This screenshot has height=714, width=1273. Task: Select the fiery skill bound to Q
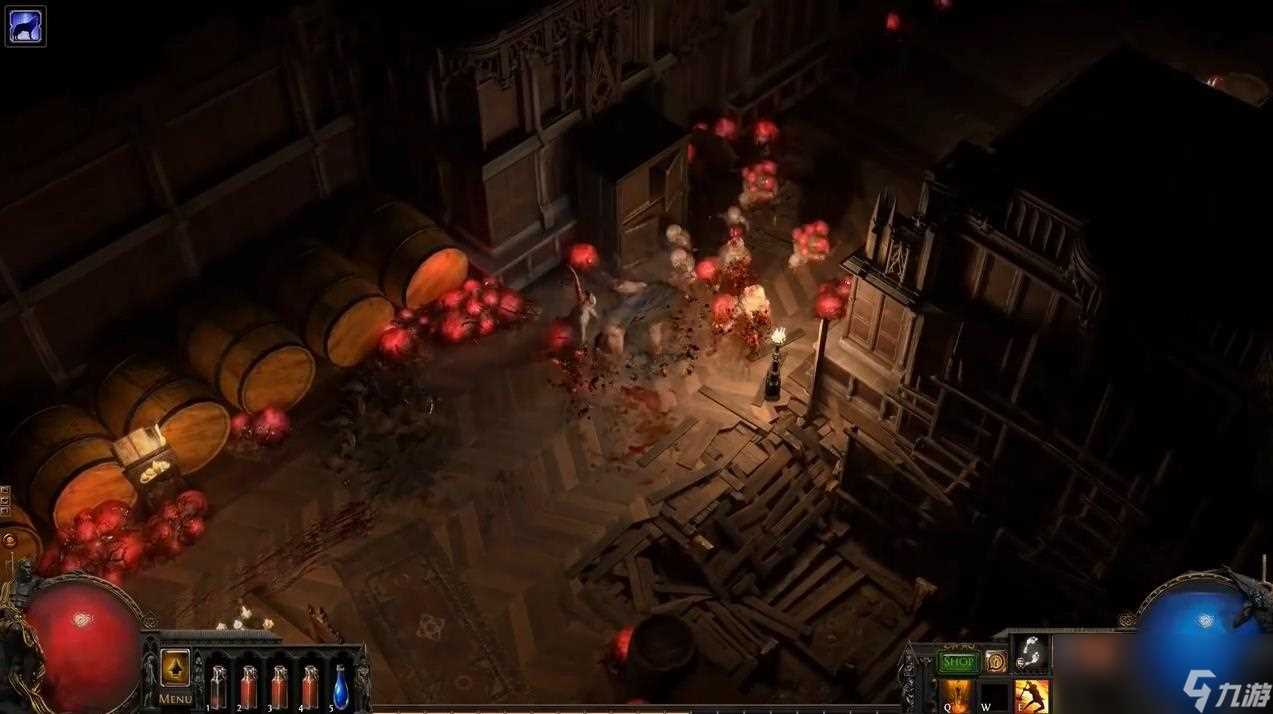point(955,696)
